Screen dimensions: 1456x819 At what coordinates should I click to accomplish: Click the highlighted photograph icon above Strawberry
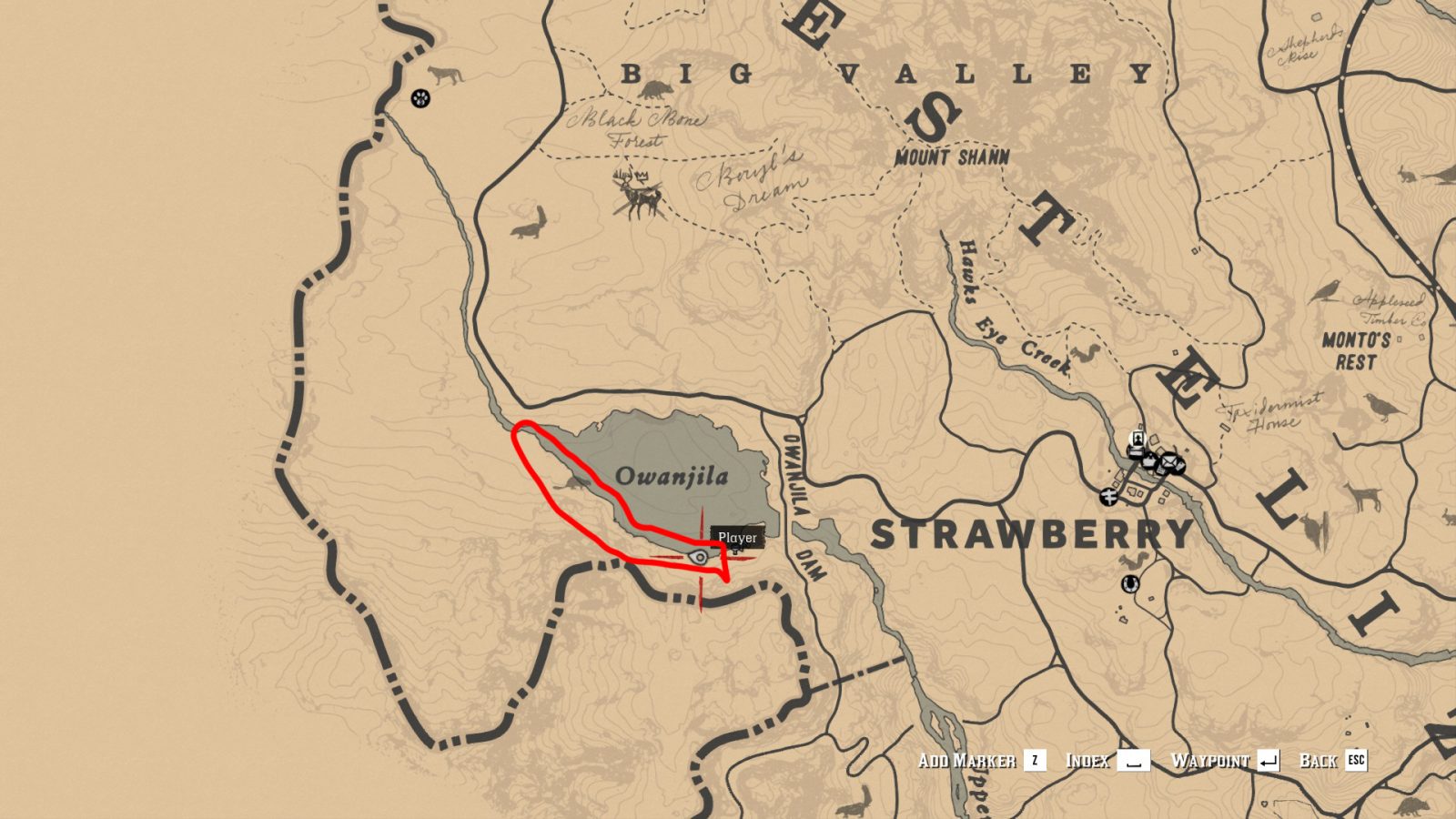pos(1137,438)
